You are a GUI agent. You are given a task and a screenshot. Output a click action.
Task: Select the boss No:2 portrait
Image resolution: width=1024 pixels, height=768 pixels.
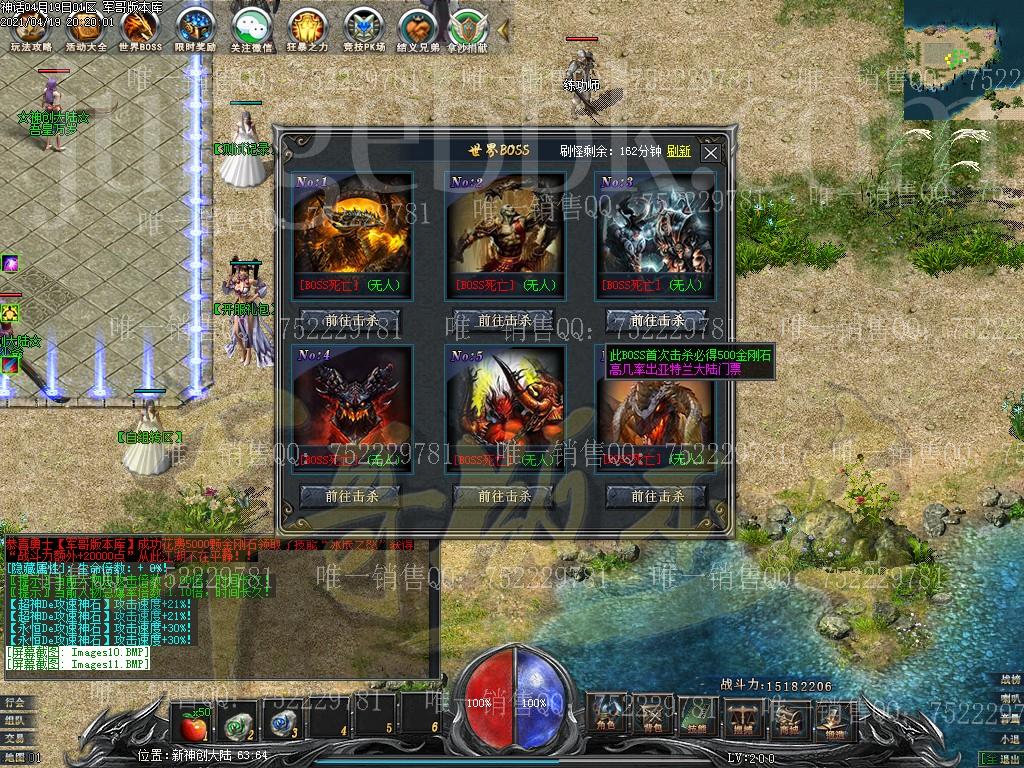(504, 223)
